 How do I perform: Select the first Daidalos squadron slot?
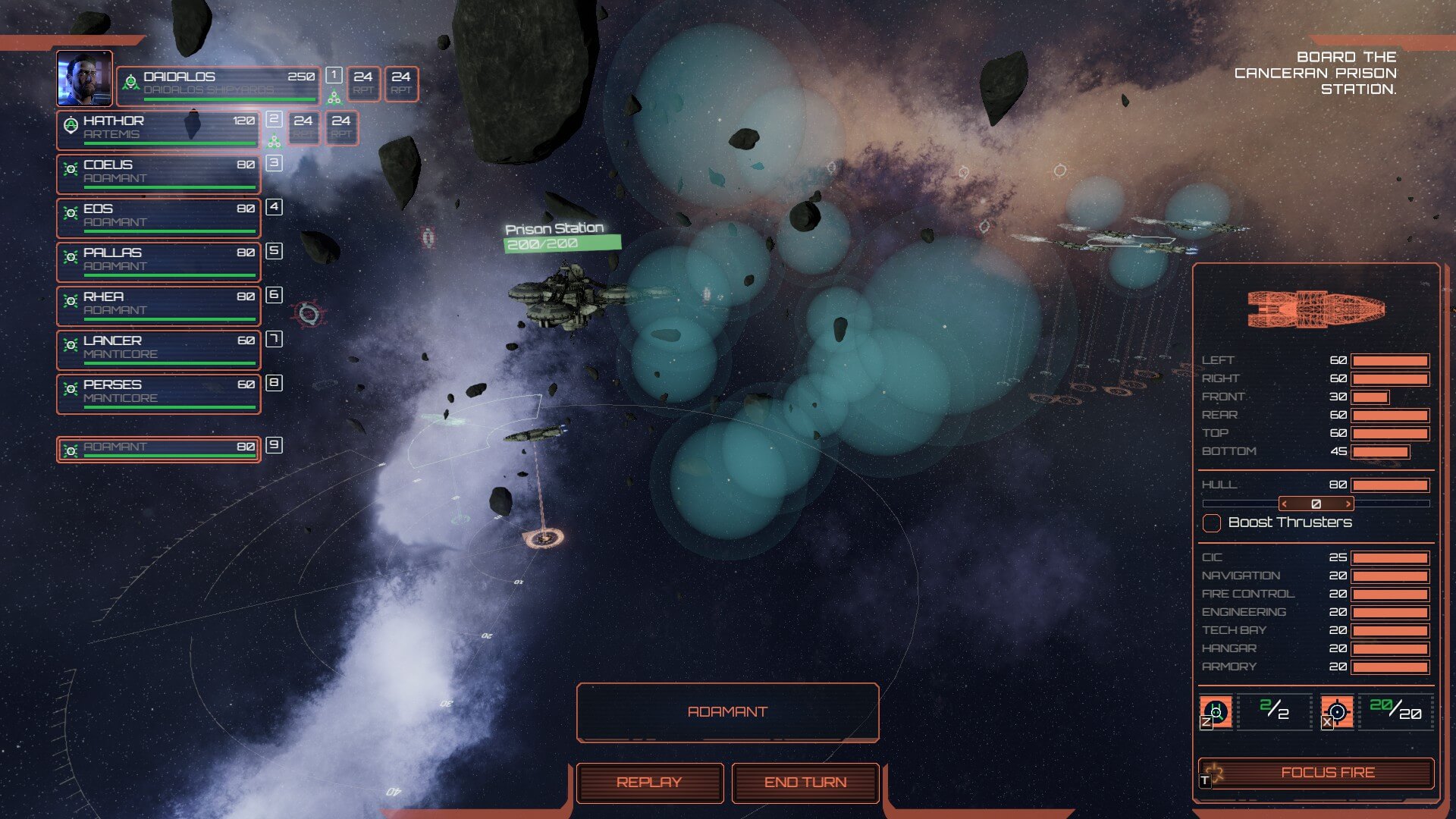363,83
